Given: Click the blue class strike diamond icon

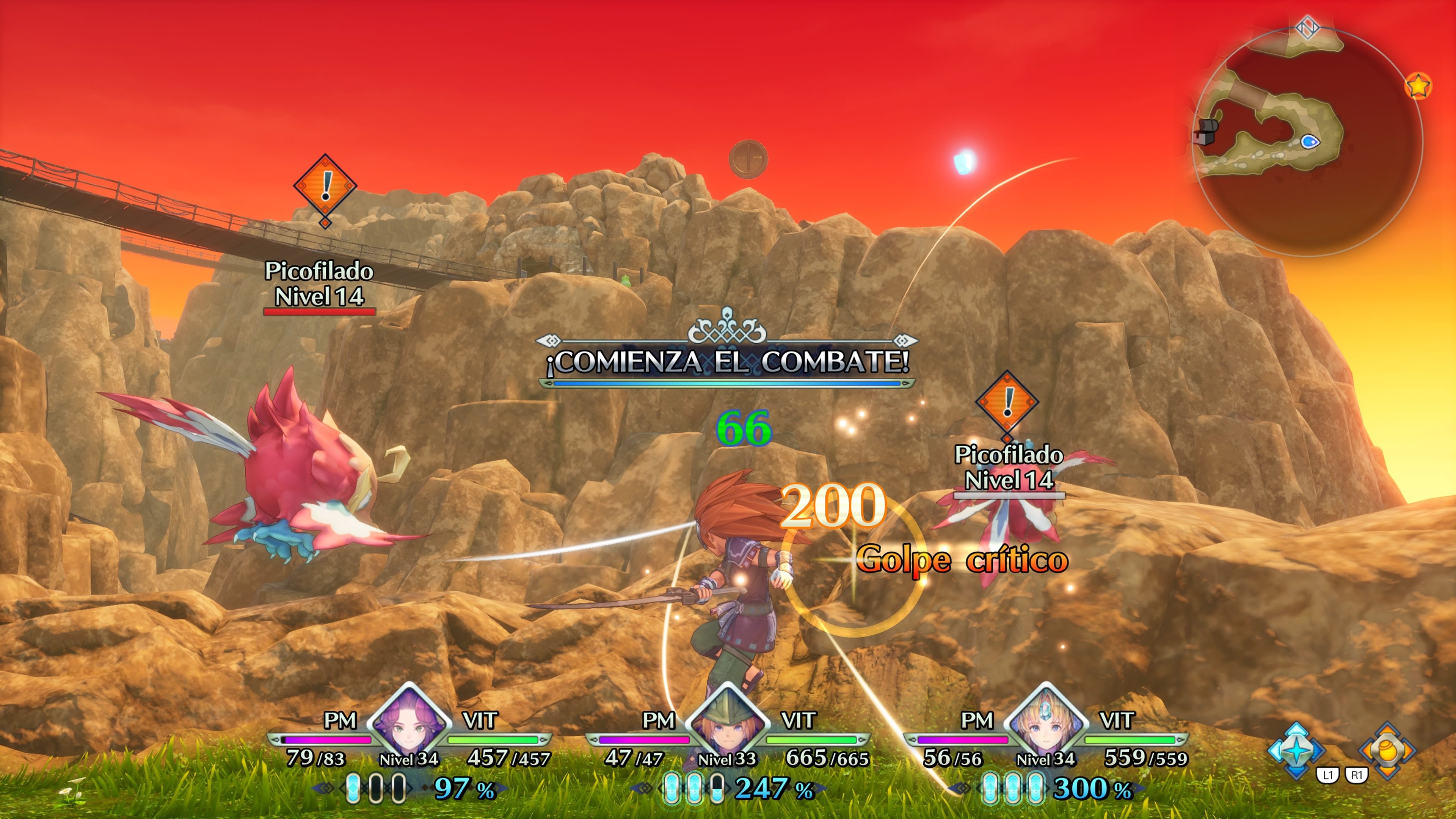Looking at the screenshot, I should click(x=1297, y=751).
